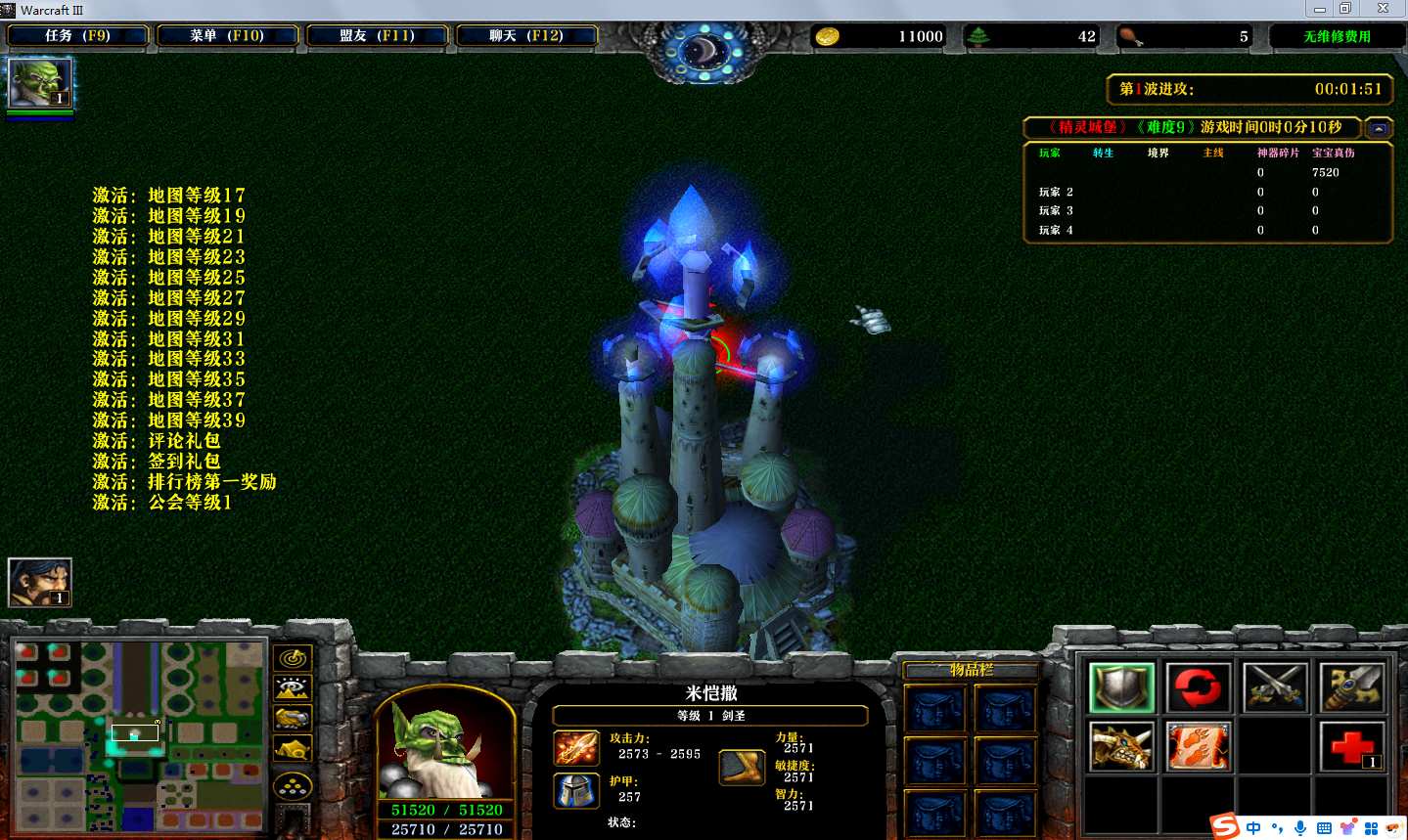Click the orc hero's large unit portrait
Image resolution: width=1408 pixels, height=840 pixels.
tap(445, 748)
